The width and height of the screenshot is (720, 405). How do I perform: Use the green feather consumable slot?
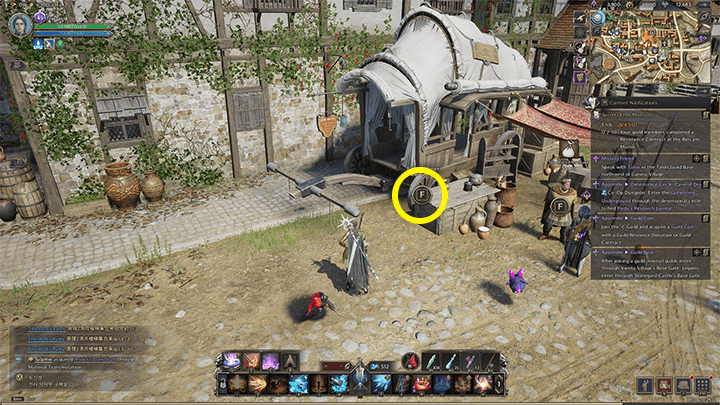click(x=430, y=362)
